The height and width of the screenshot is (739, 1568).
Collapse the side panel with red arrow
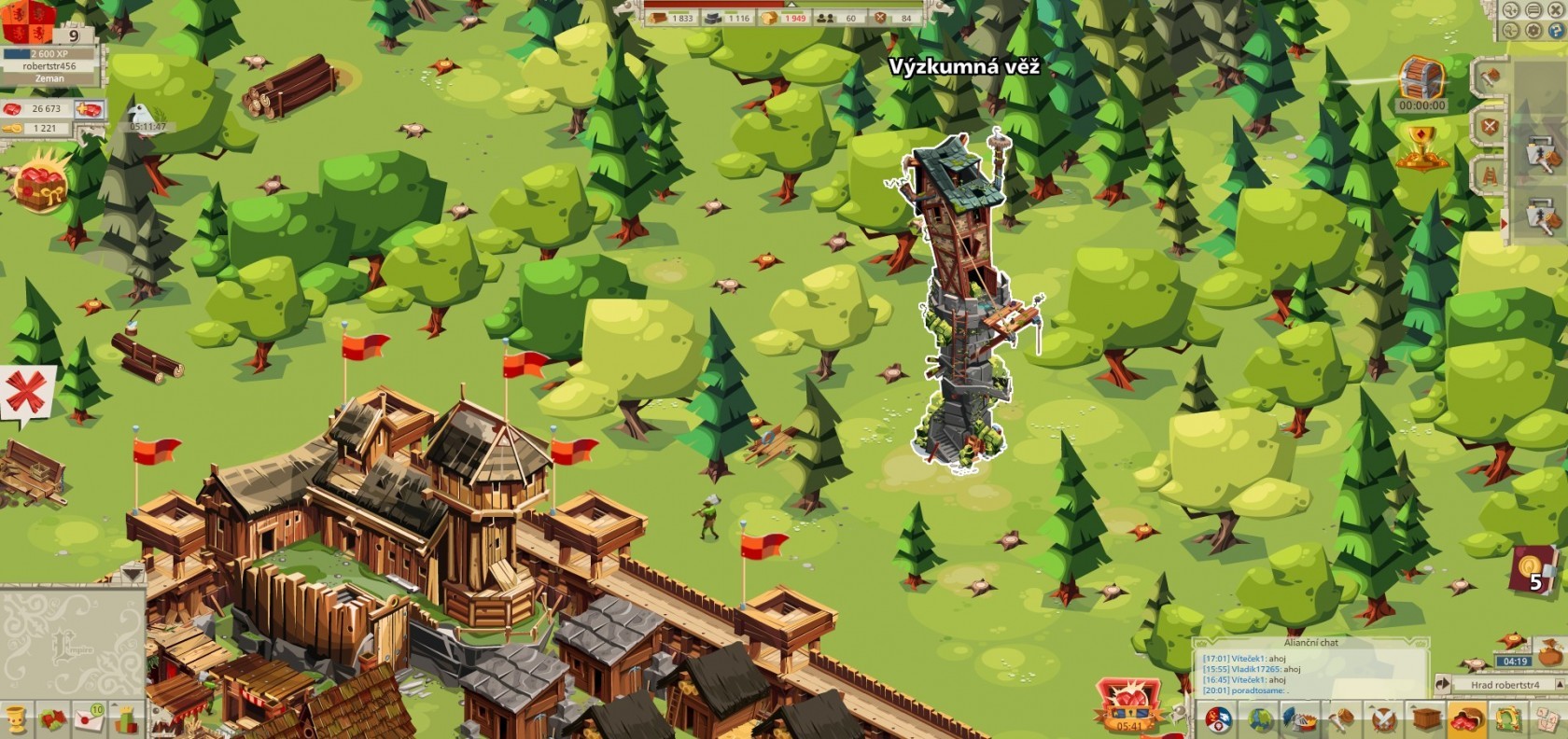point(1502,224)
